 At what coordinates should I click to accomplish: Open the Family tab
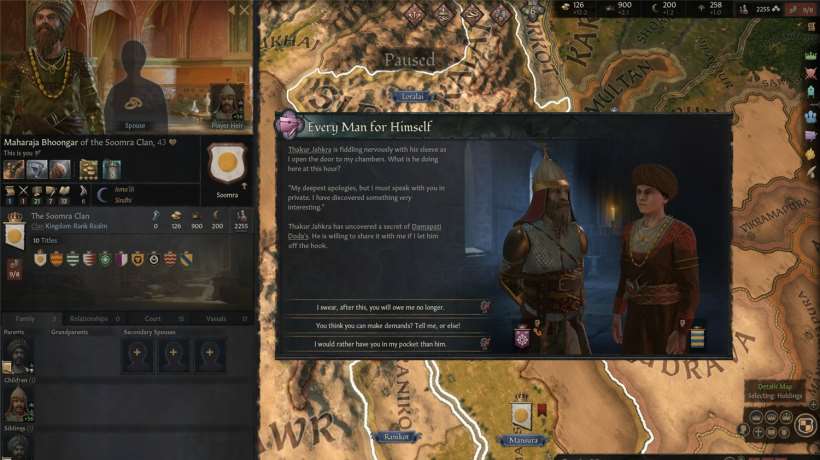click(25, 319)
